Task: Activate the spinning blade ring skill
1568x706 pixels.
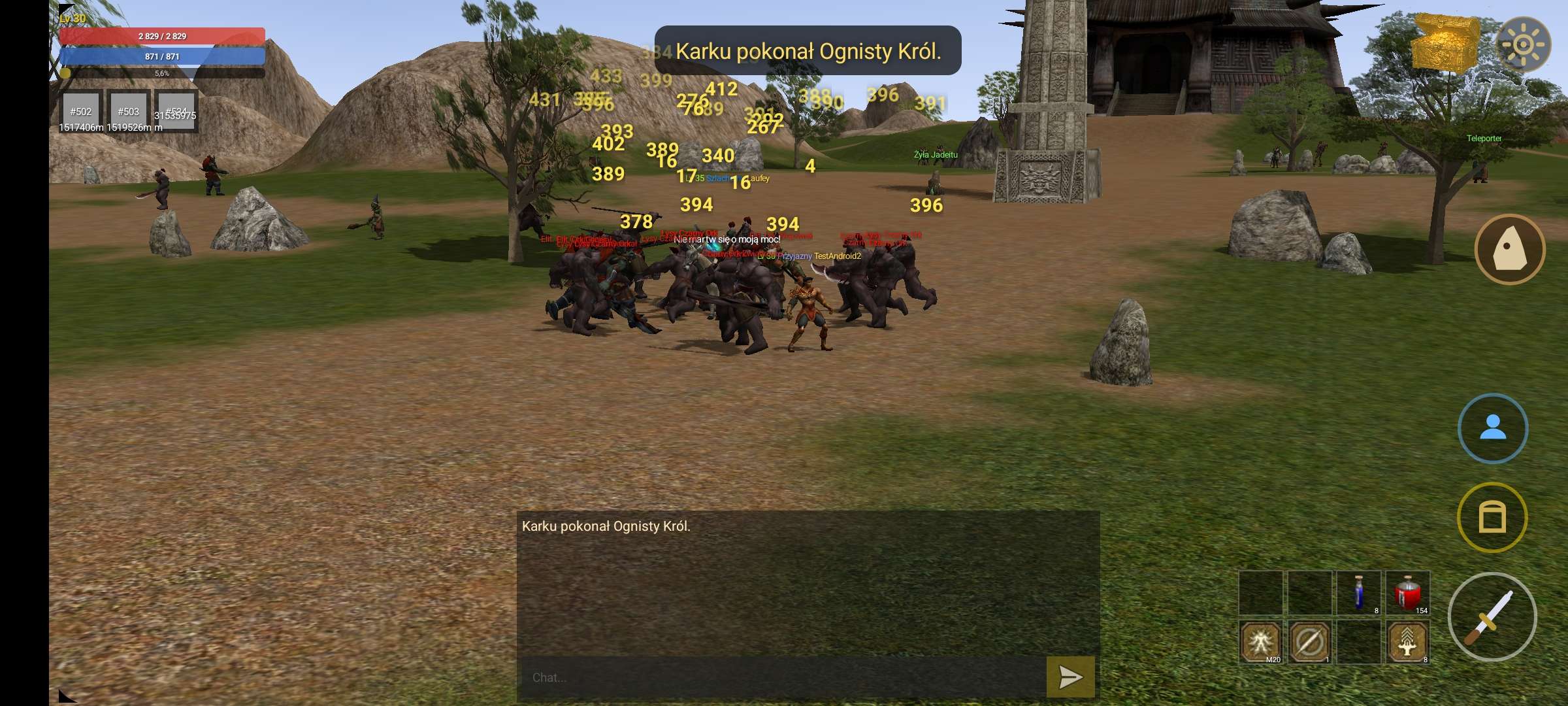Action: [1310, 642]
